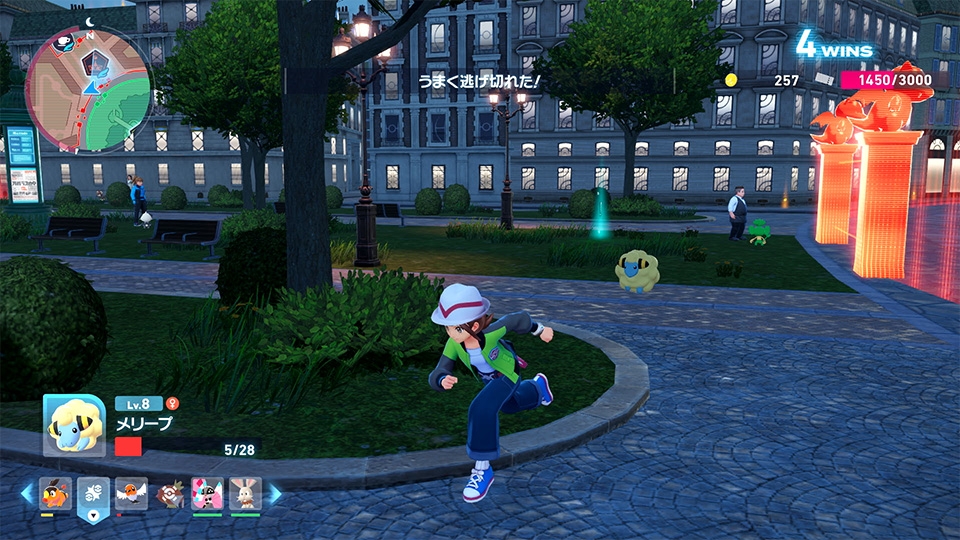Choose the pink fairy Pokémon party slot
960x540 pixels.
coord(207,493)
